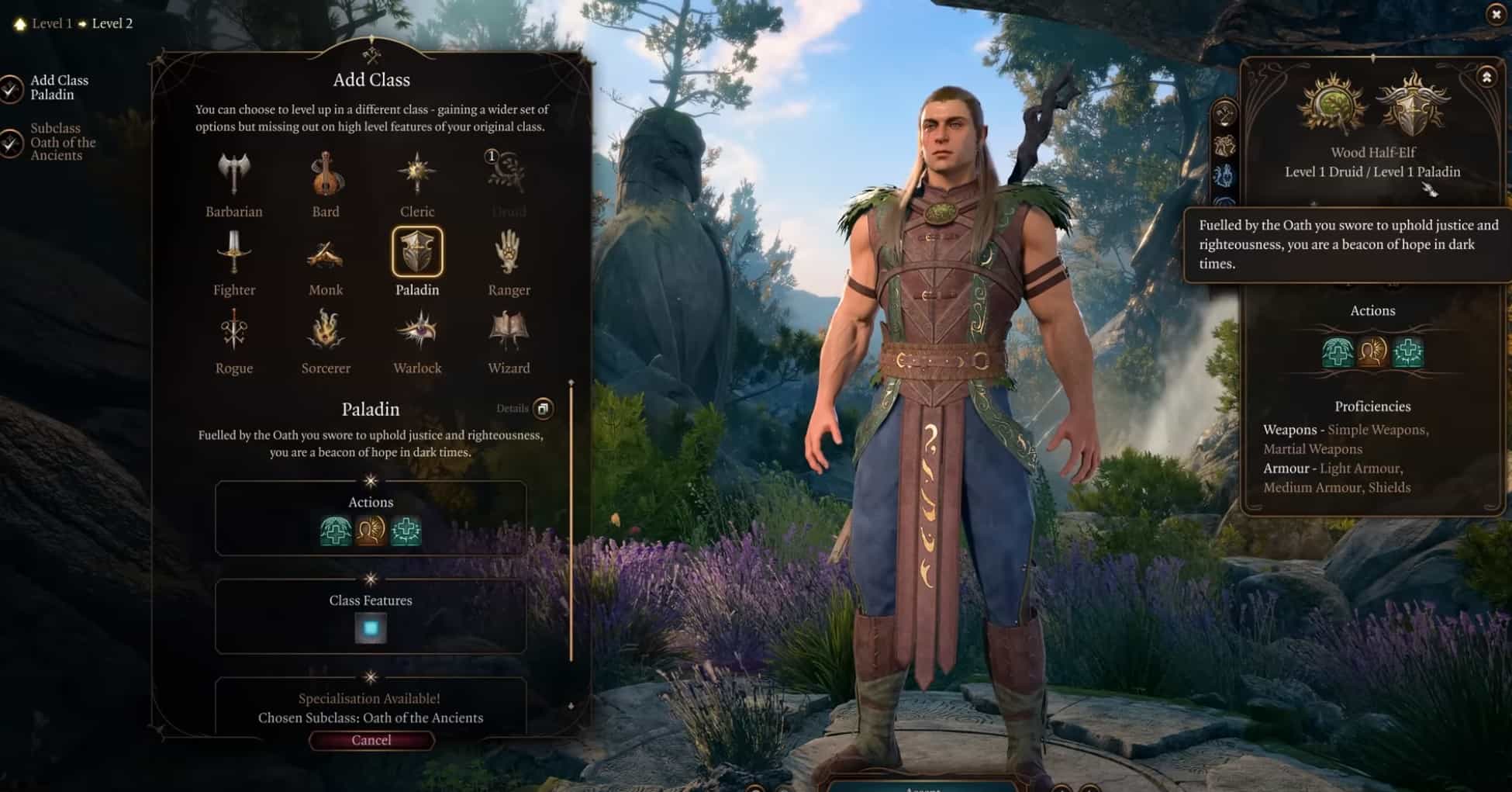Open the Paladin Details pop-out
Image resolution: width=1512 pixels, height=792 pixels.
(542, 409)
